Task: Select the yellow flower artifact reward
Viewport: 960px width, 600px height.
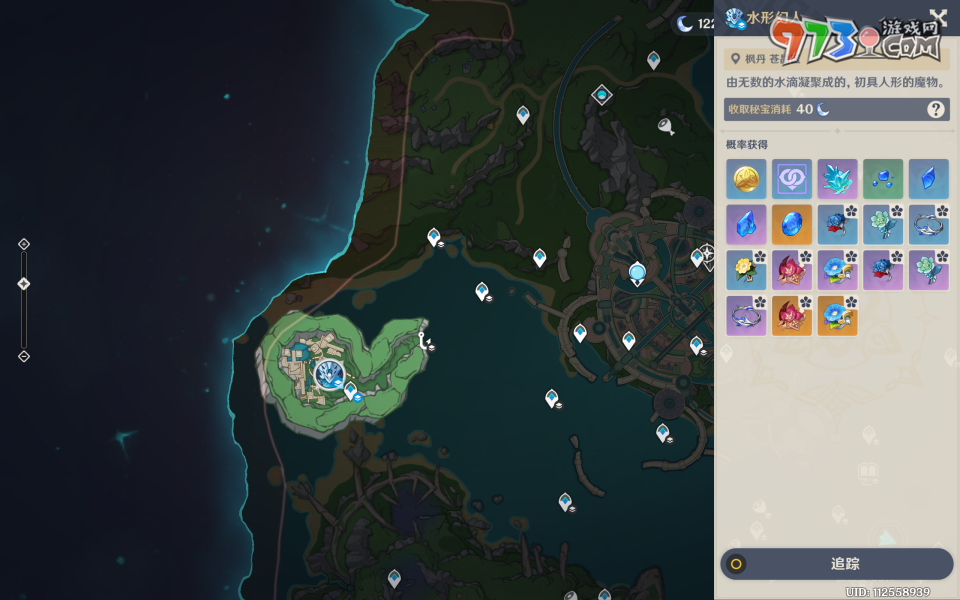Action: coord(746,270)
